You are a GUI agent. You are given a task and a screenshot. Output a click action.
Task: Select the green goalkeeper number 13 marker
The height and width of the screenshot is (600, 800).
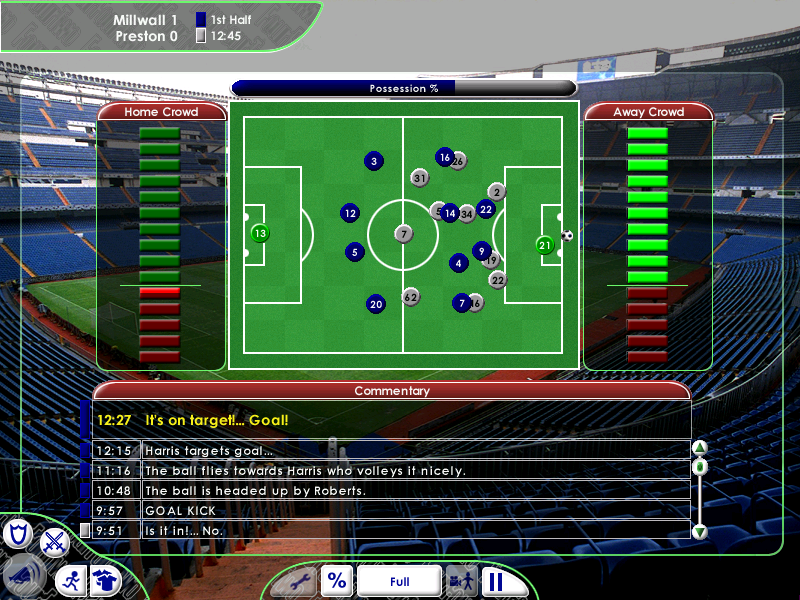(x=260, y=234)
